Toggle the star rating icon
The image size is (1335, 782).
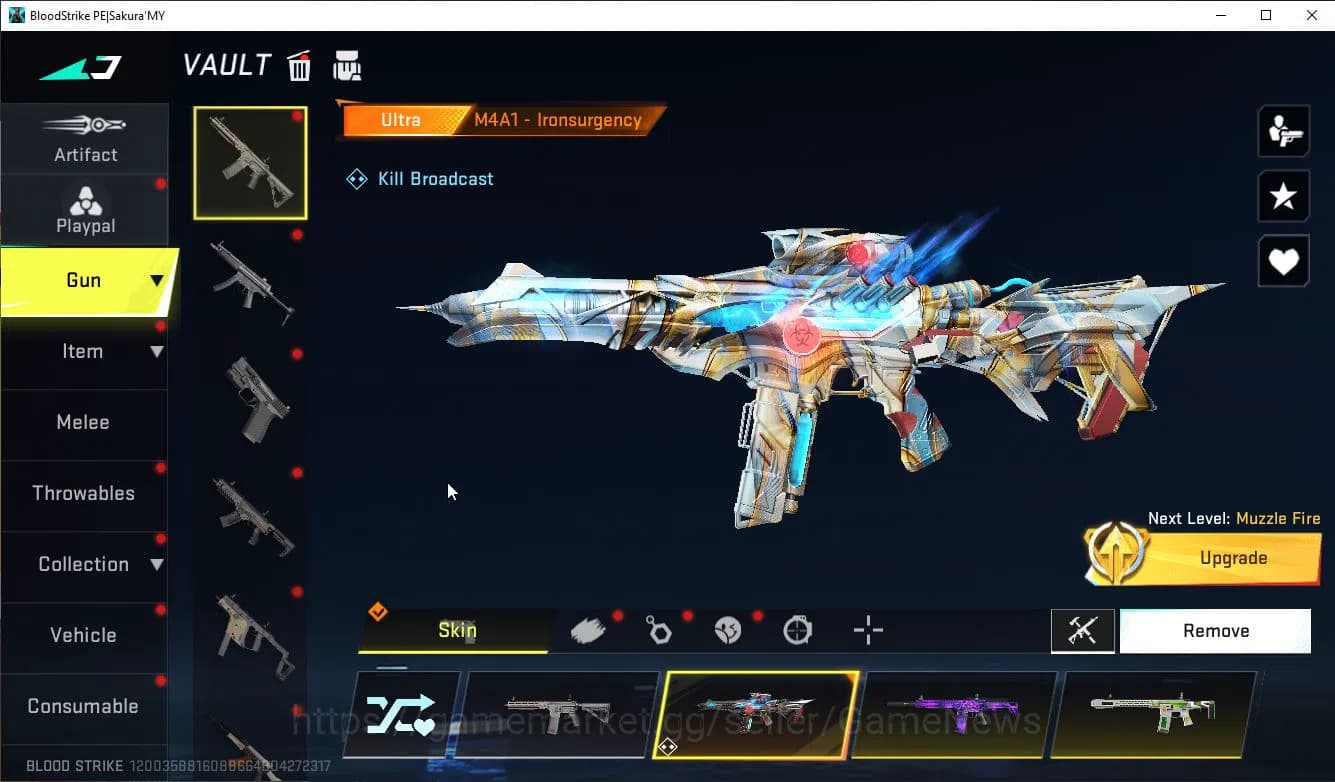tap(1283, 196)
